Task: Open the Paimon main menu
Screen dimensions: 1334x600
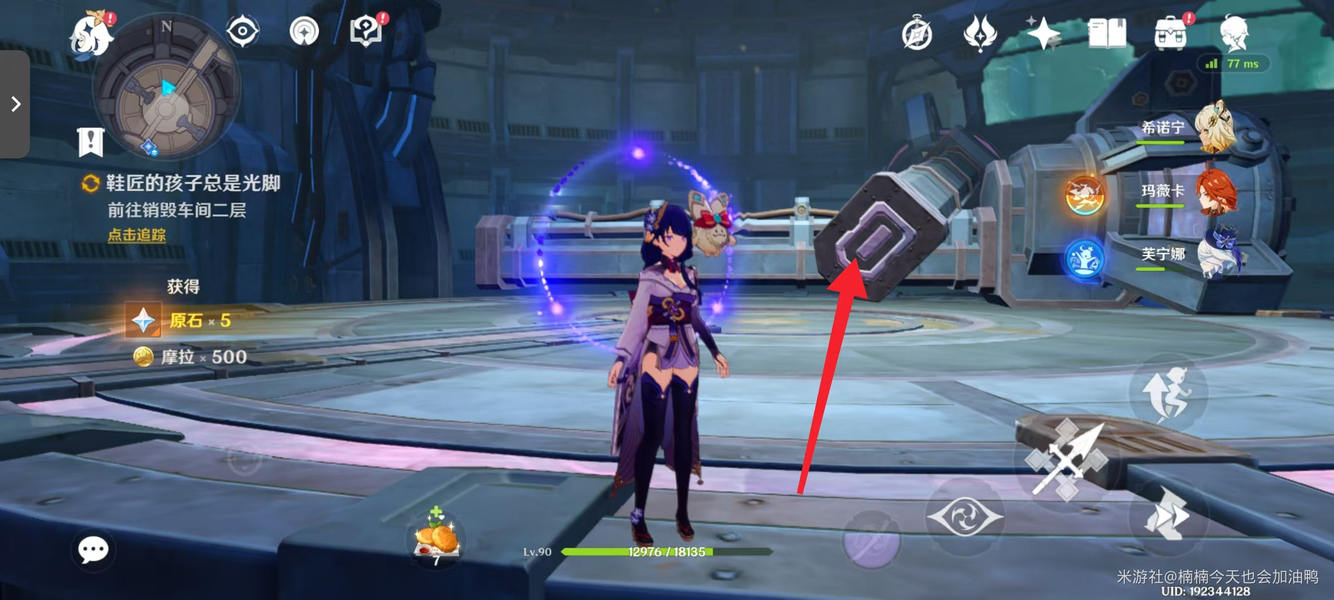Action: coord(91,36)
